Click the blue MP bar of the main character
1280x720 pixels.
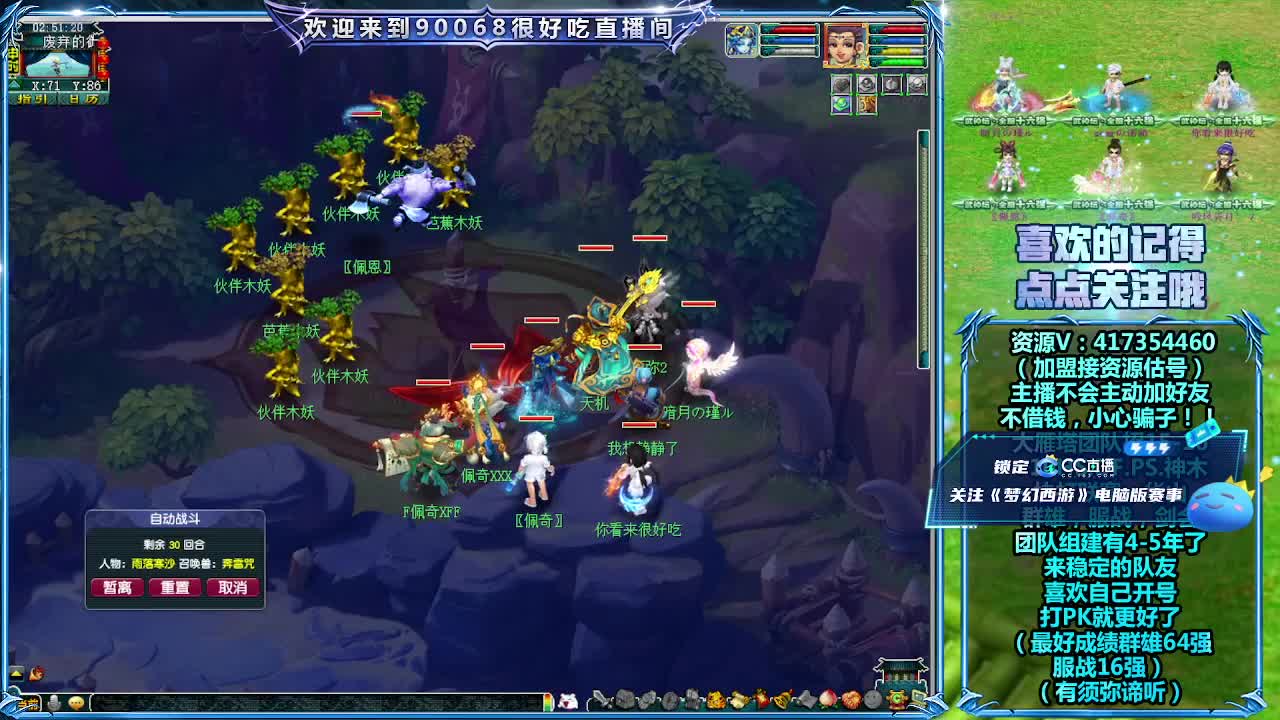coord(901,41)
